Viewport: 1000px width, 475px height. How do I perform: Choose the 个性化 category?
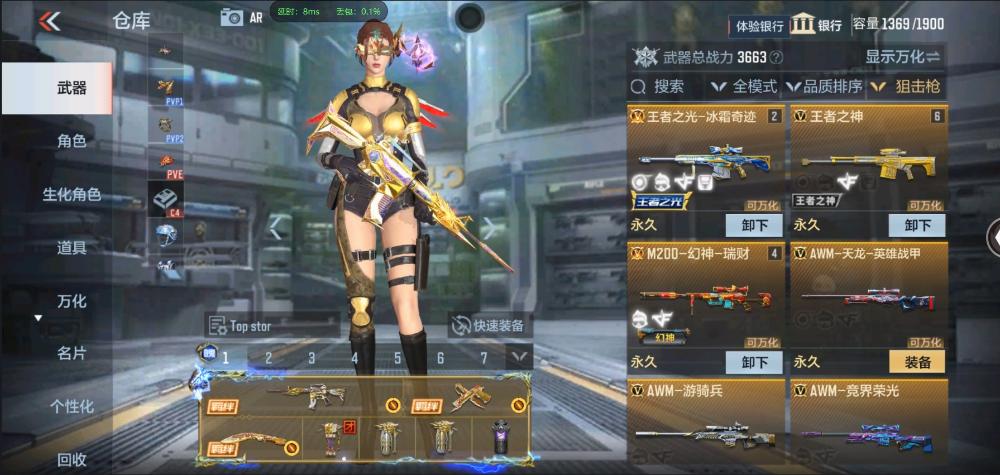tap(71, 406)
